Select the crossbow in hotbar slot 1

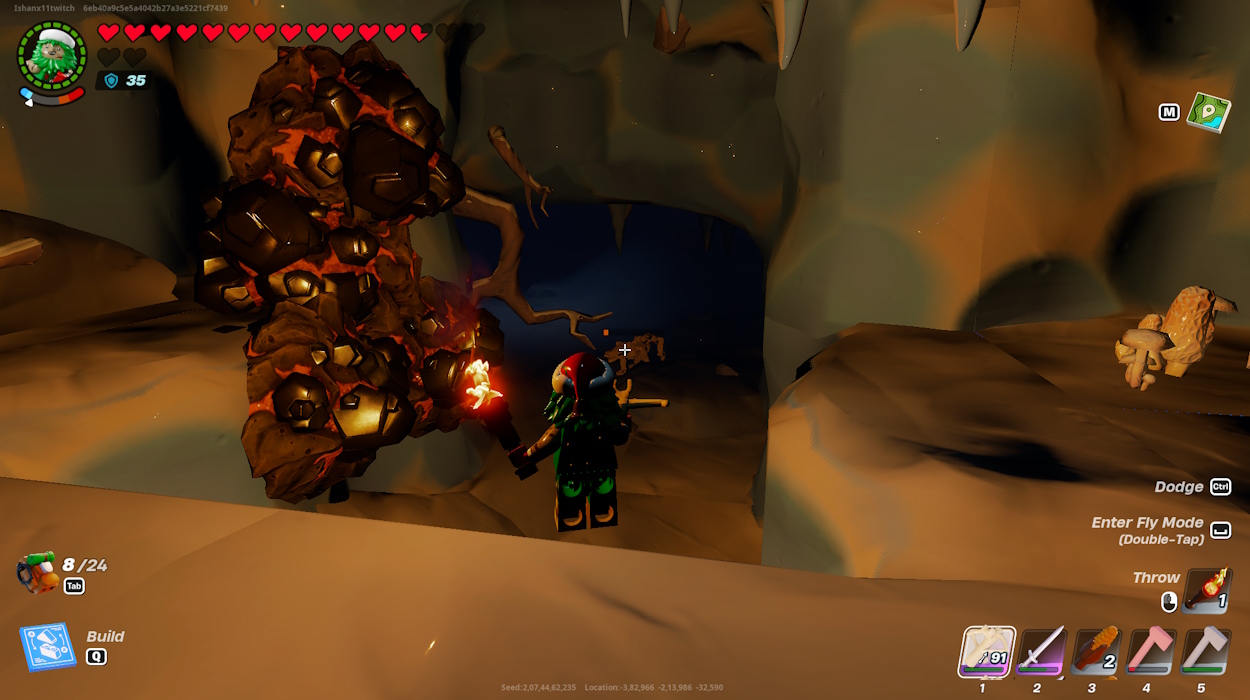(x=987, y=652)
